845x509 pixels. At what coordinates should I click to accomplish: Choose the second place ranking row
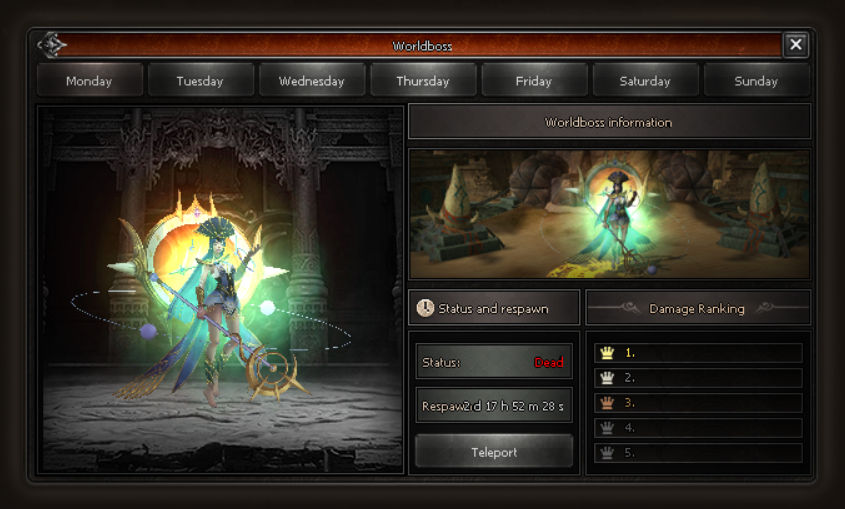click(698, 378)
